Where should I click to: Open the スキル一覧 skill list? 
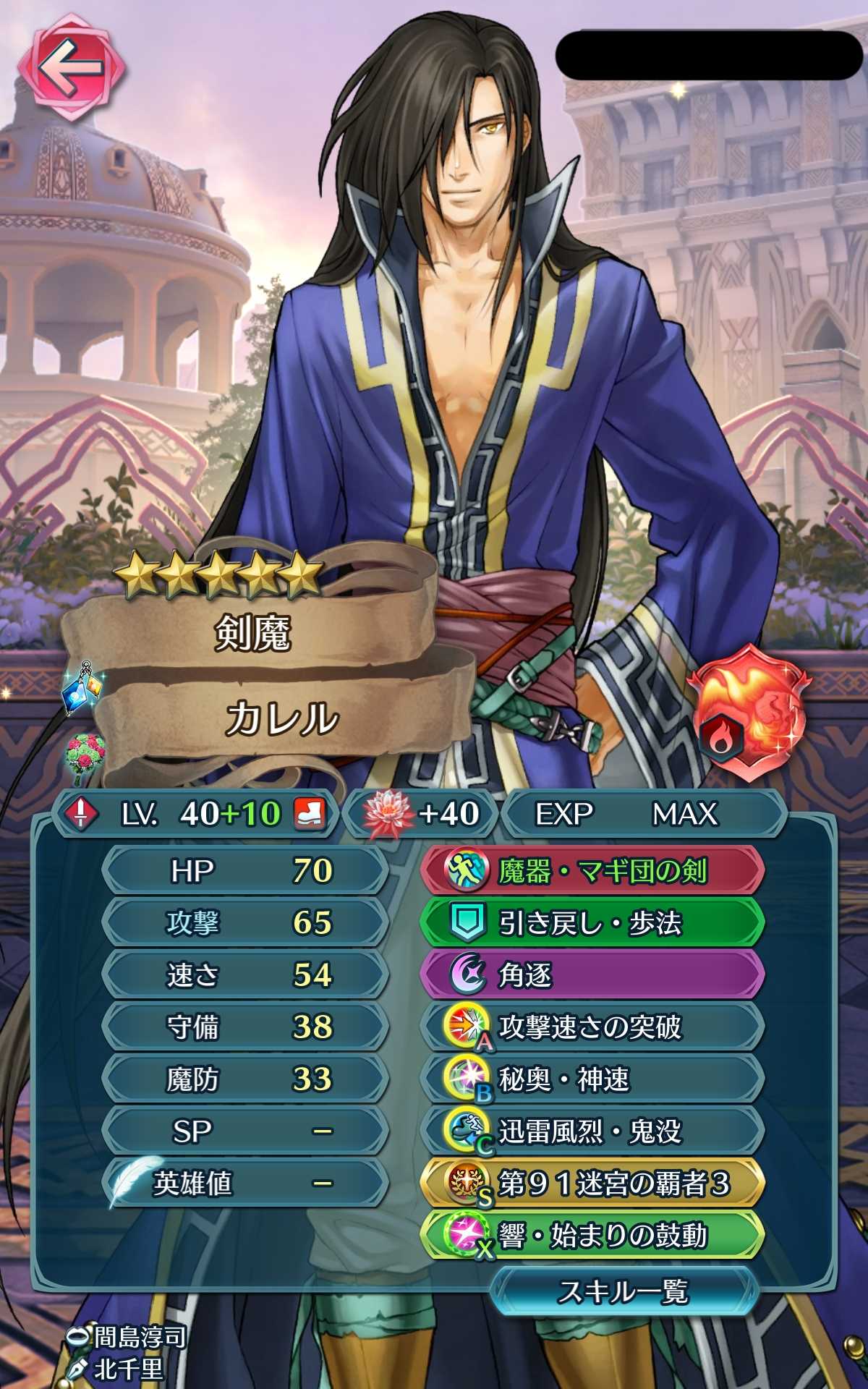coord(623,1291)
